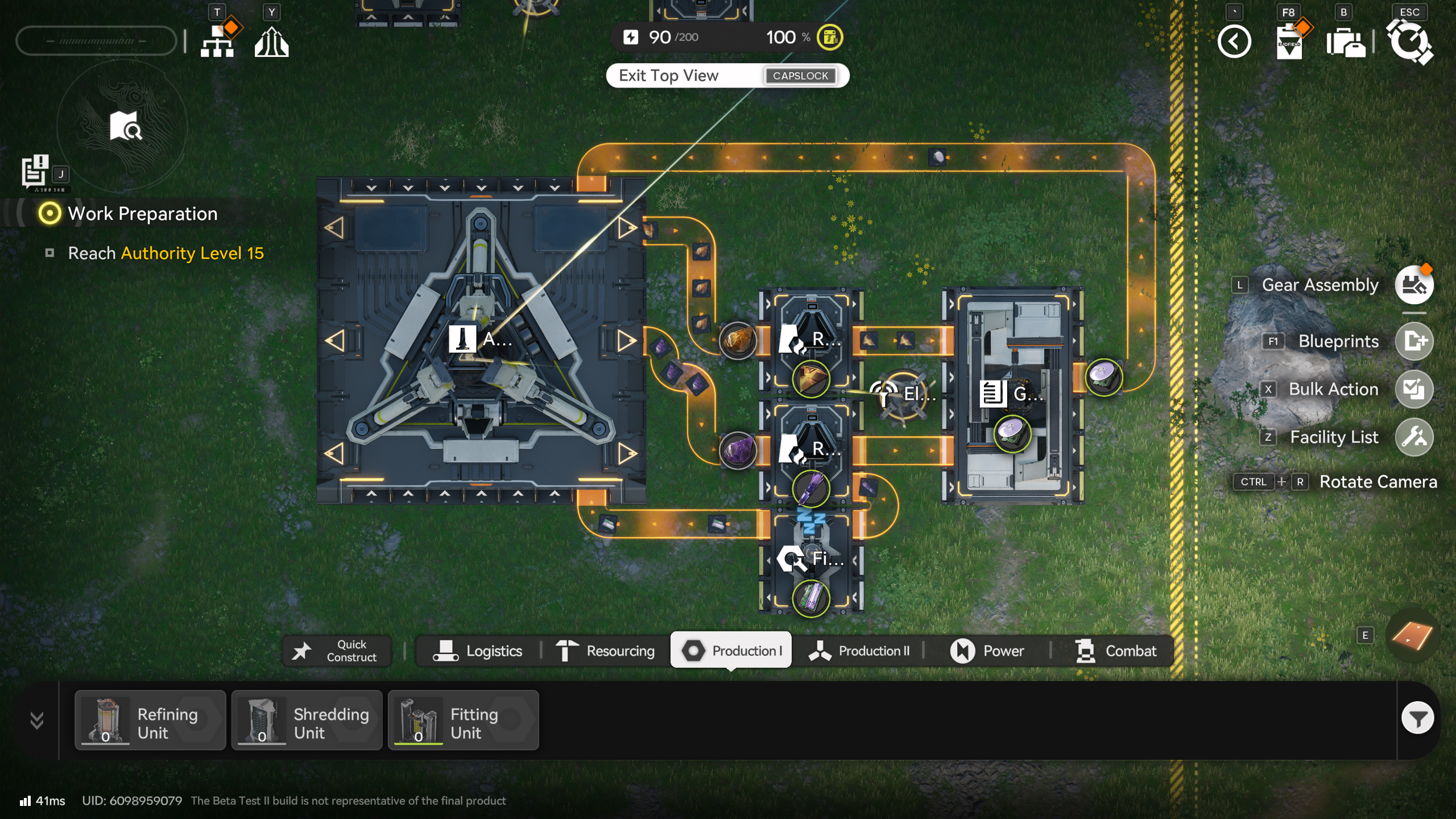Select the Production I tab
The height and width of the screenshot is (819, 1456).
point(731,651)
